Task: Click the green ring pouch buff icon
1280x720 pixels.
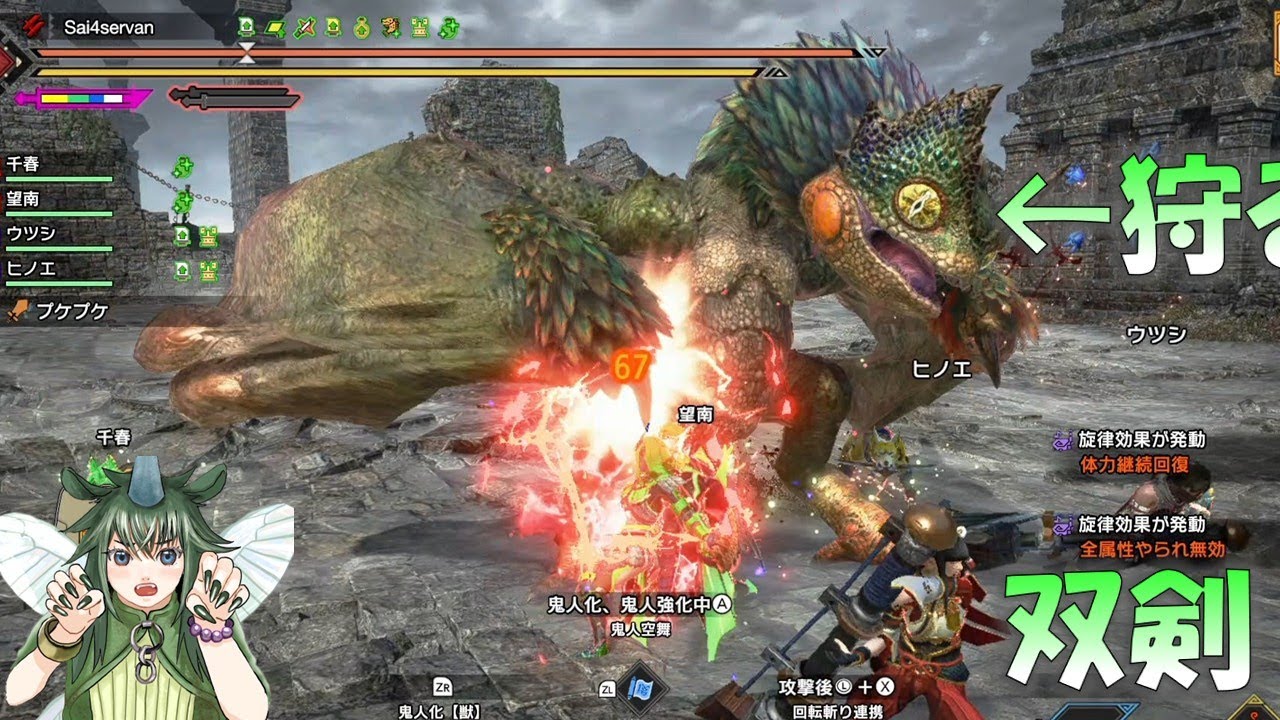Action: click(362, 28)
